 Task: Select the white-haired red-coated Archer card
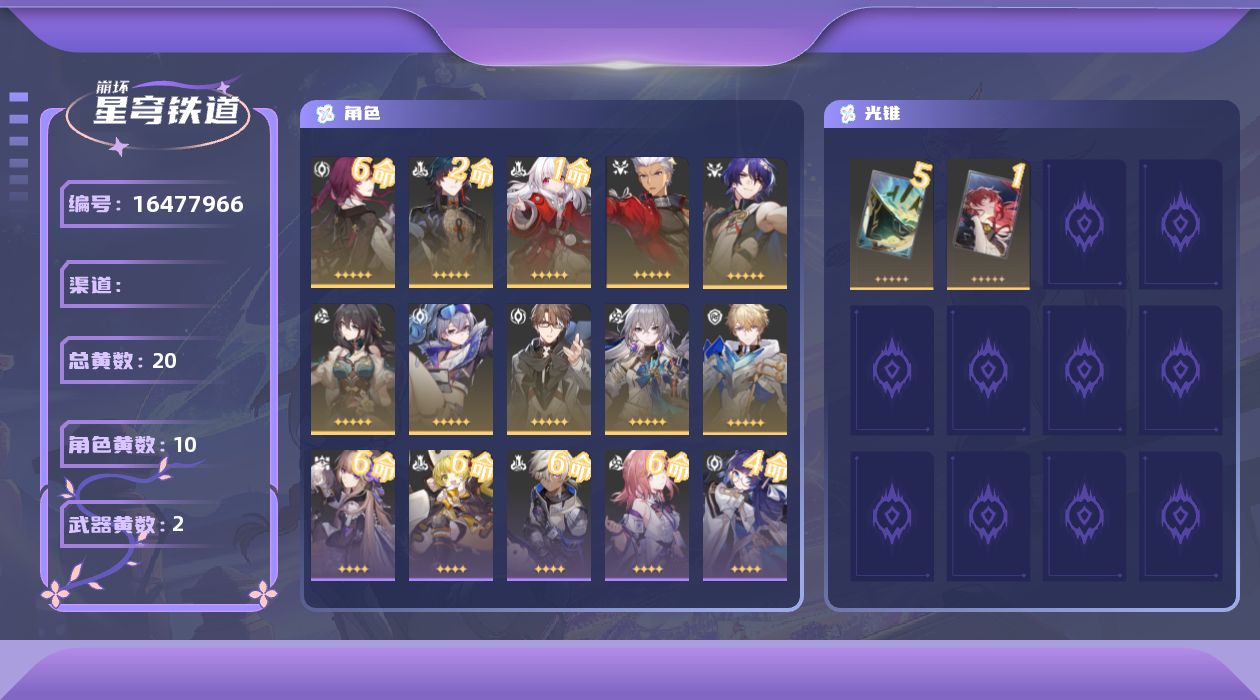pyautogui.click(x=647, y=222)
